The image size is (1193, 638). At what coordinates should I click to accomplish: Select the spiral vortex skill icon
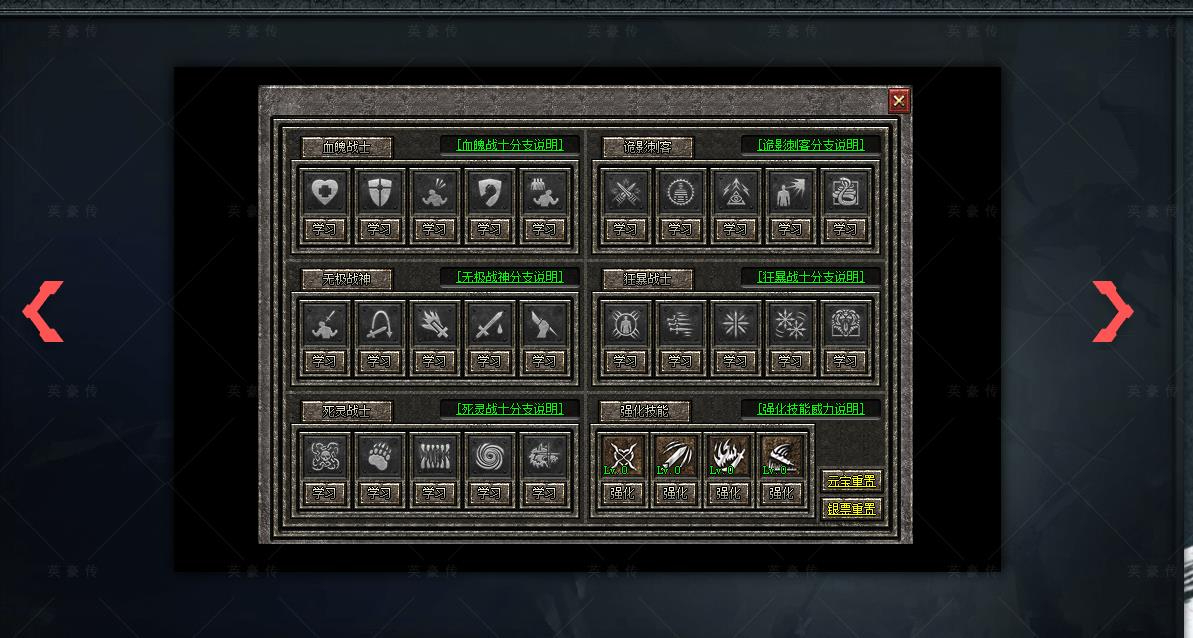pyautogui.click(x=489, y=456)
